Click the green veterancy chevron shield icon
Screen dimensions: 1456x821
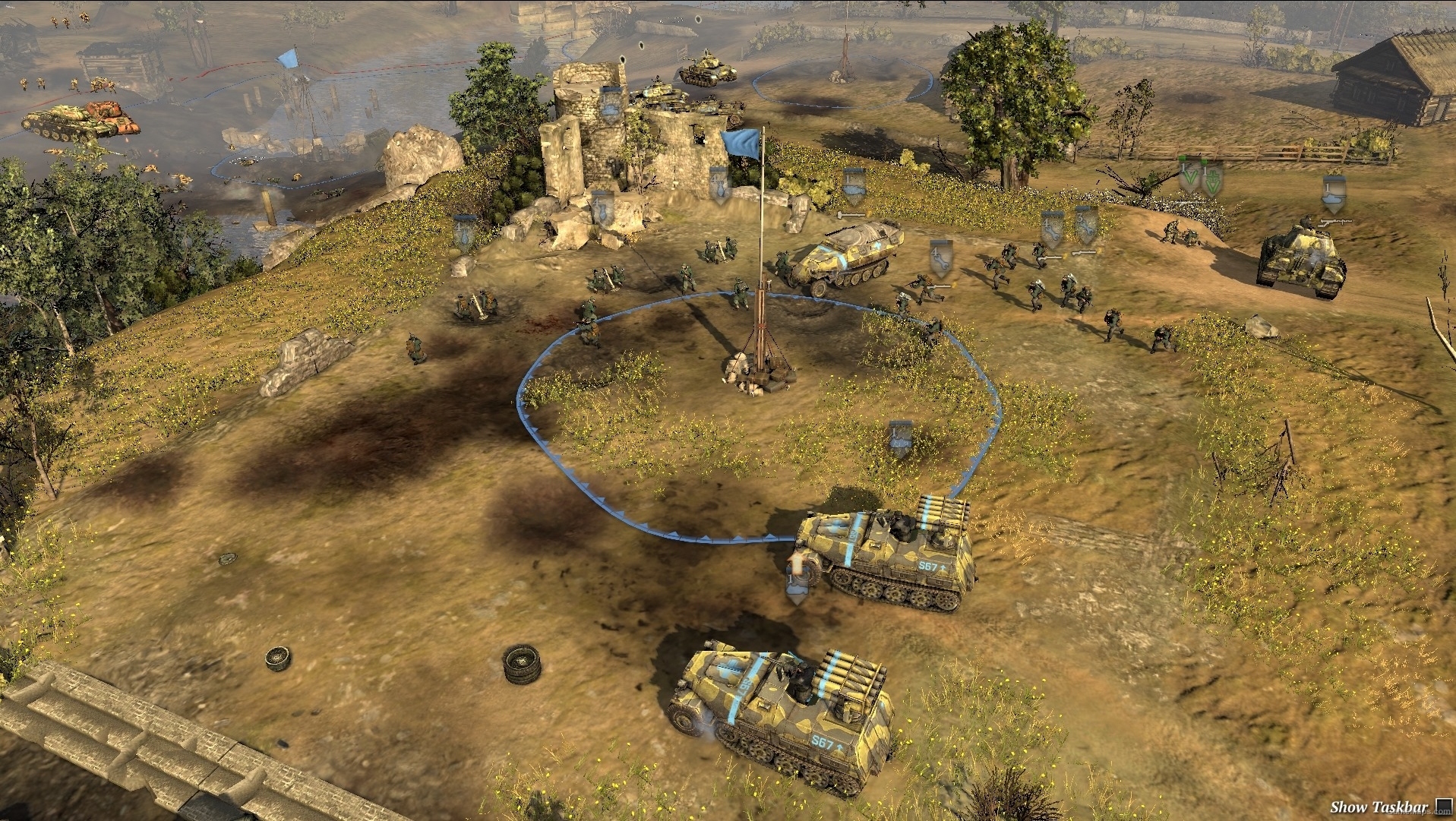1189,176
